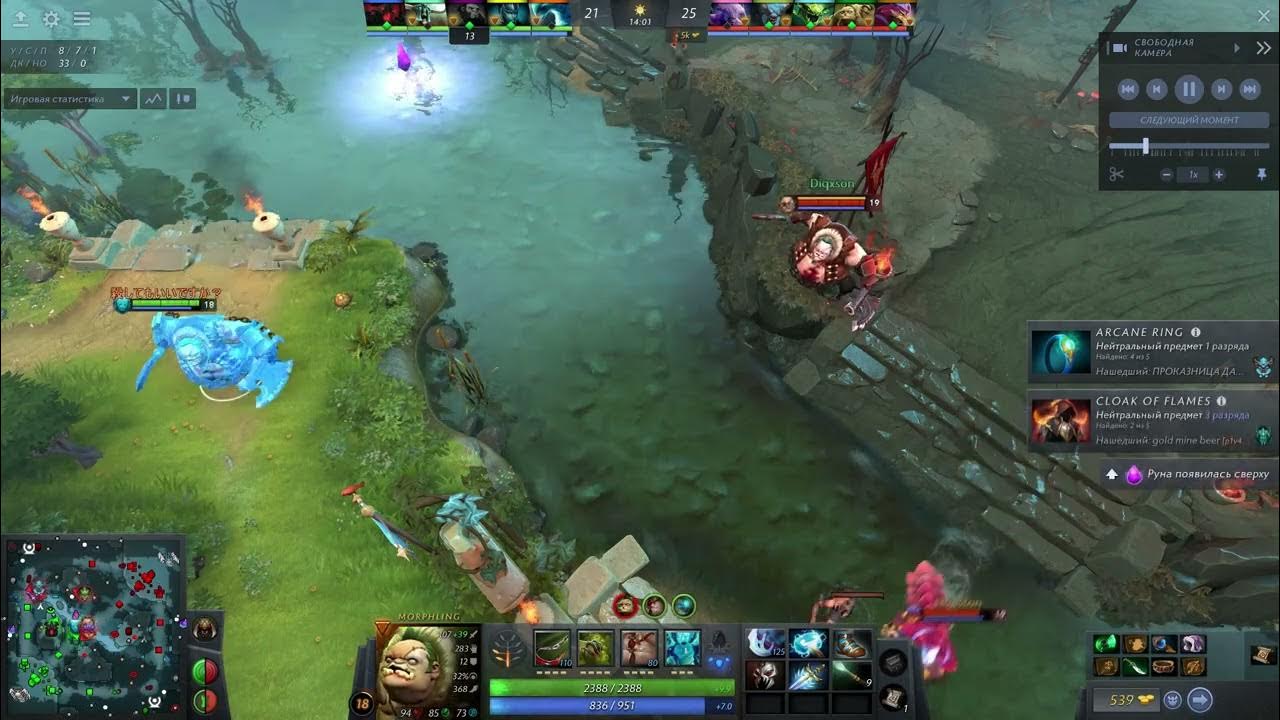Toggle the talent tree icon on the HUD
Image resolution: width=1280 pixels, height=720 pixels.
tap(505, 652)
